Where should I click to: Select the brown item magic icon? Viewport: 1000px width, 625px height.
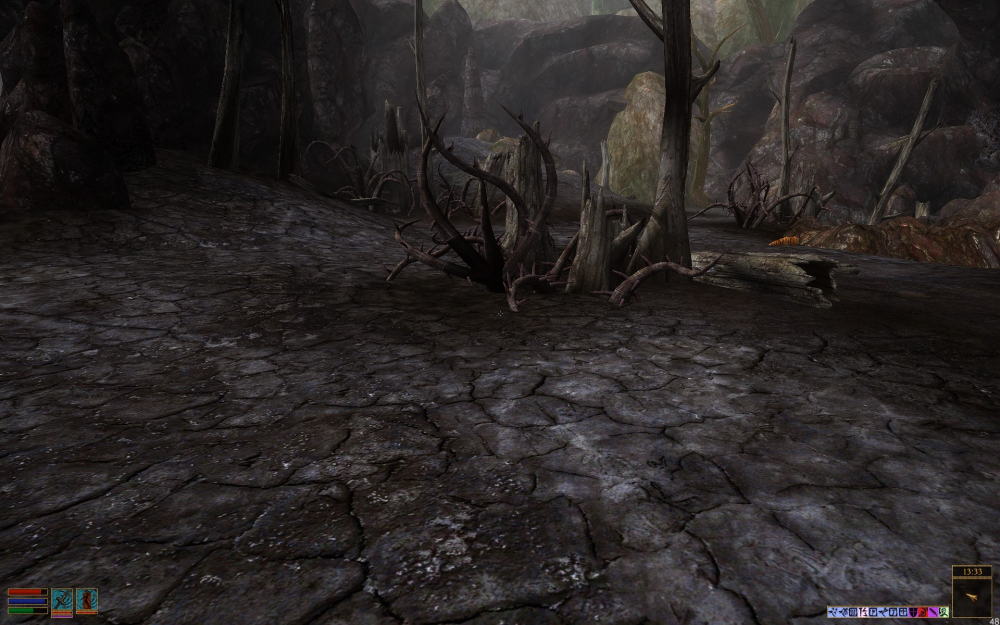point(87,600)
